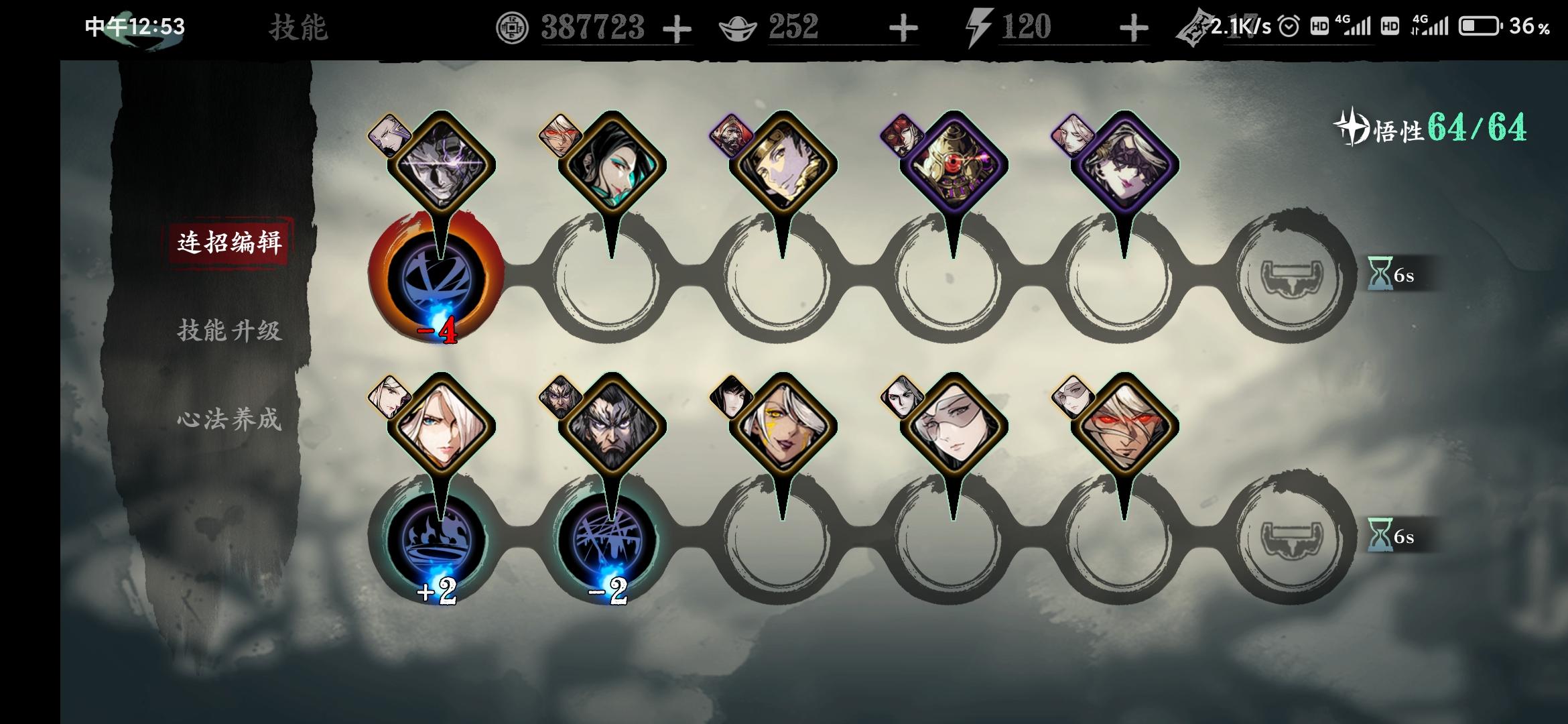Open the 悟性 64/64 insight indicator
The width and height of the screenshot is (1568, 724).
tap(1427, 133)
